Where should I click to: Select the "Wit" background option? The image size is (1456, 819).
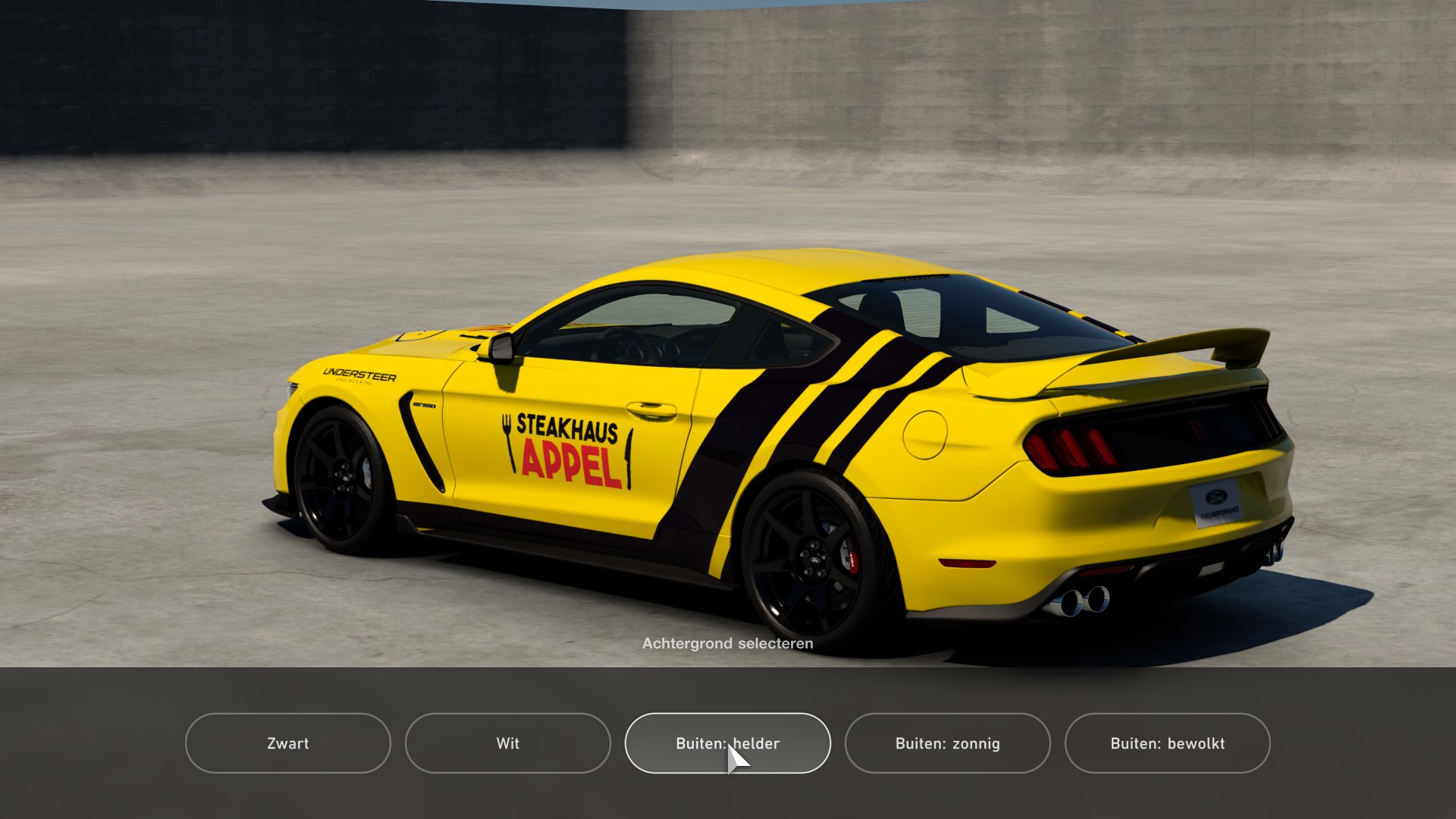(507, 744)
